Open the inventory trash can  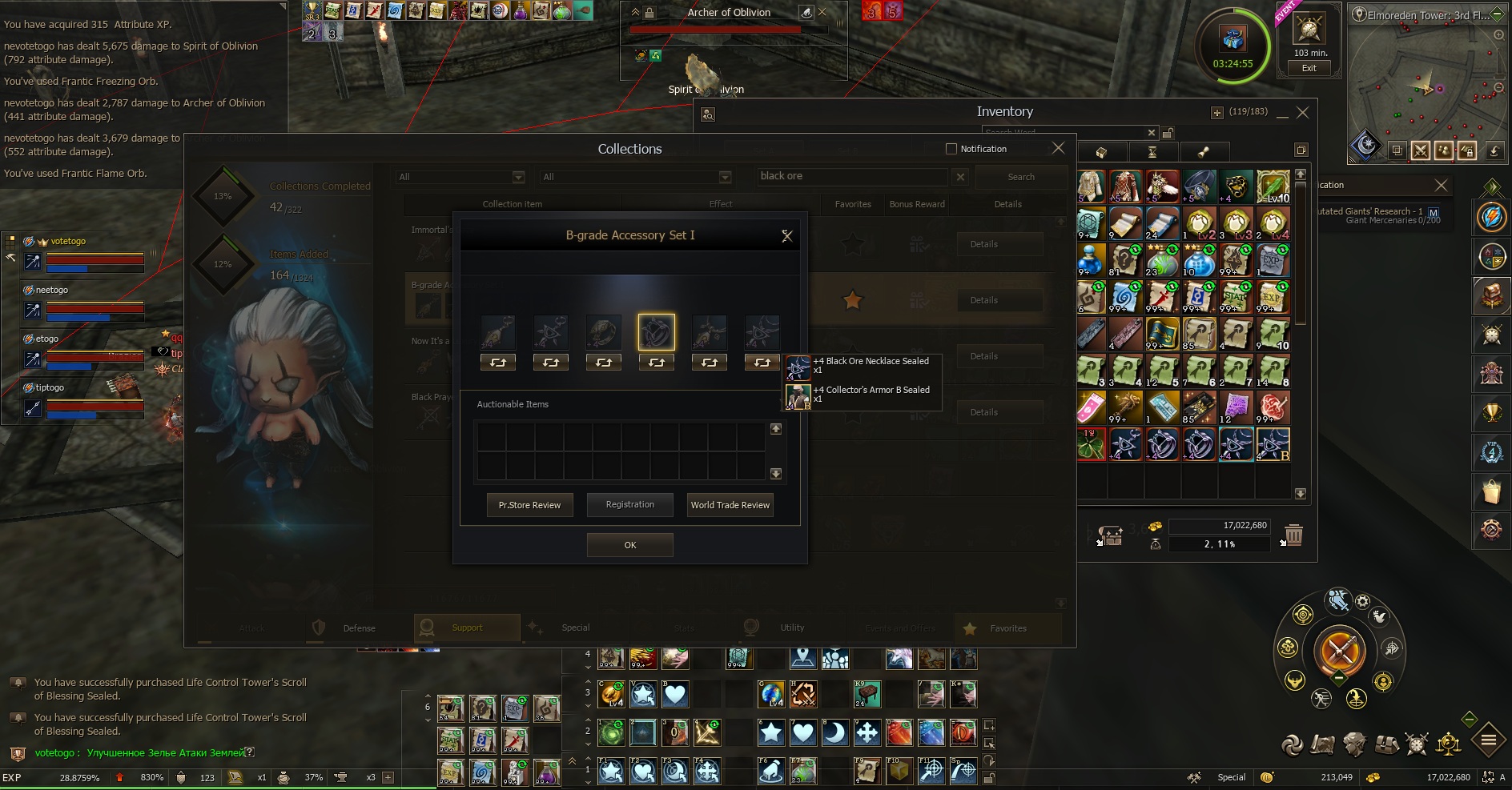(1293, 534)
